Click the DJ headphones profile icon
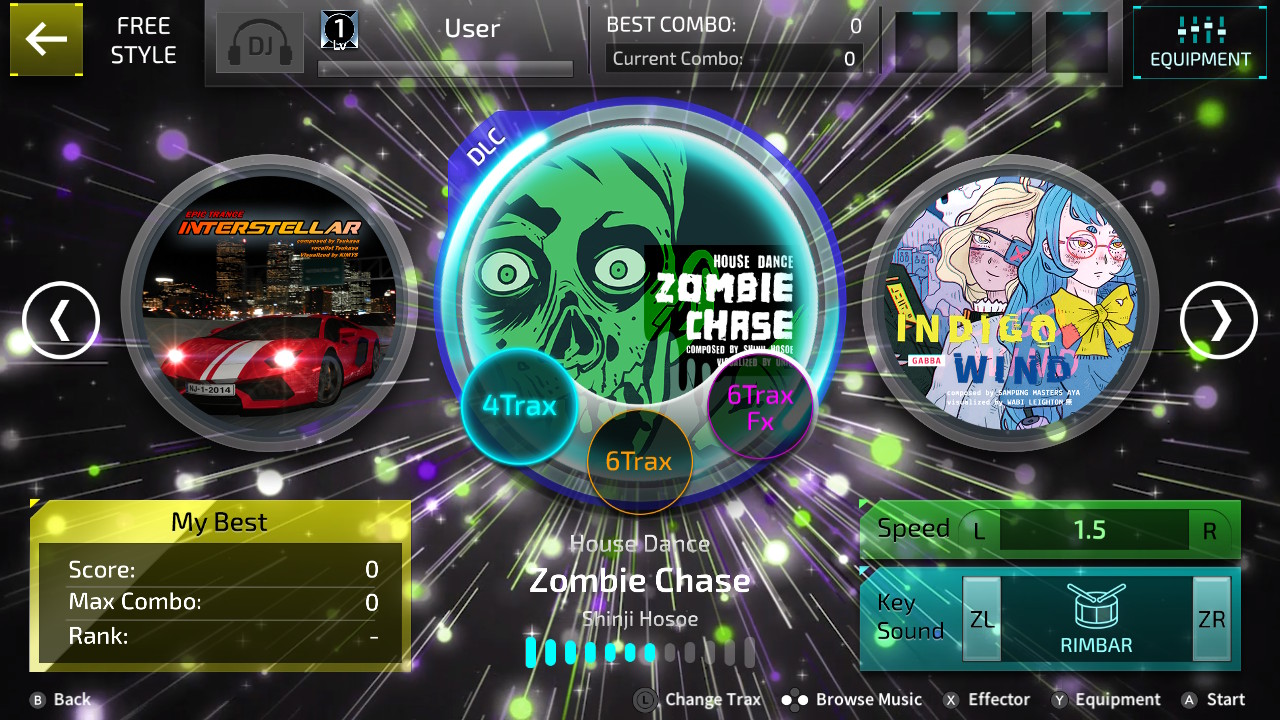This screenshot has width=1280, height=720. point(260,43)
